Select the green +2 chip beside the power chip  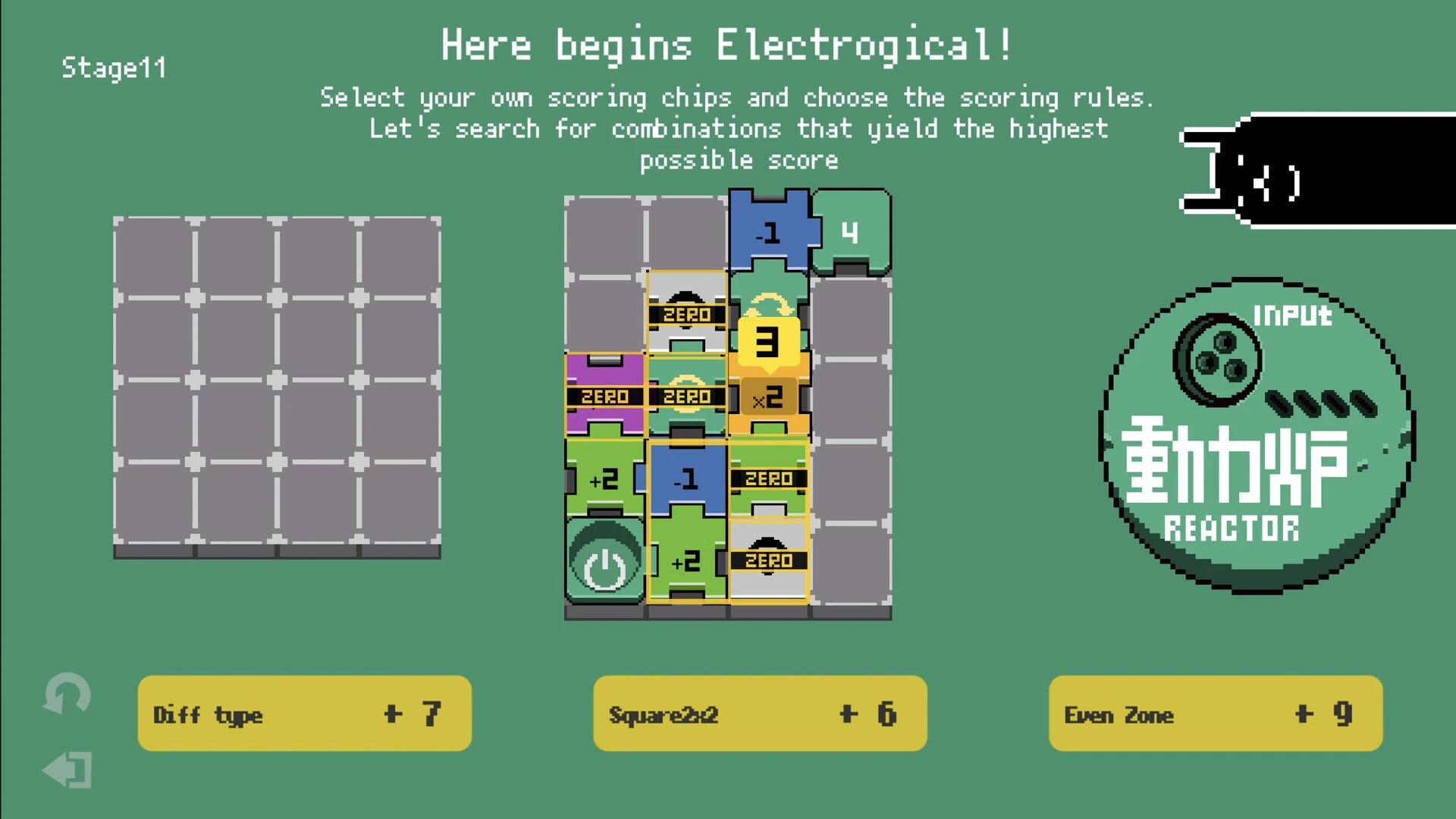point(686,563)
